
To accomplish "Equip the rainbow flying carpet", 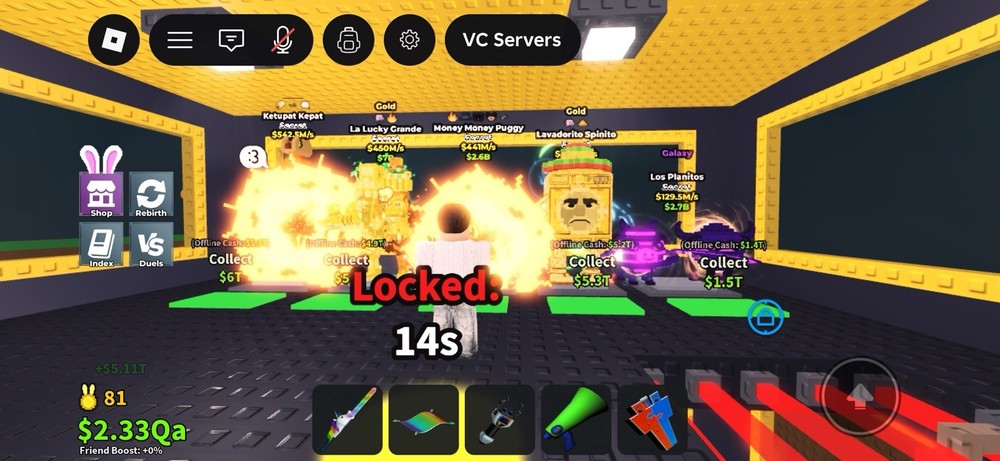I will (x=423, y=420).
